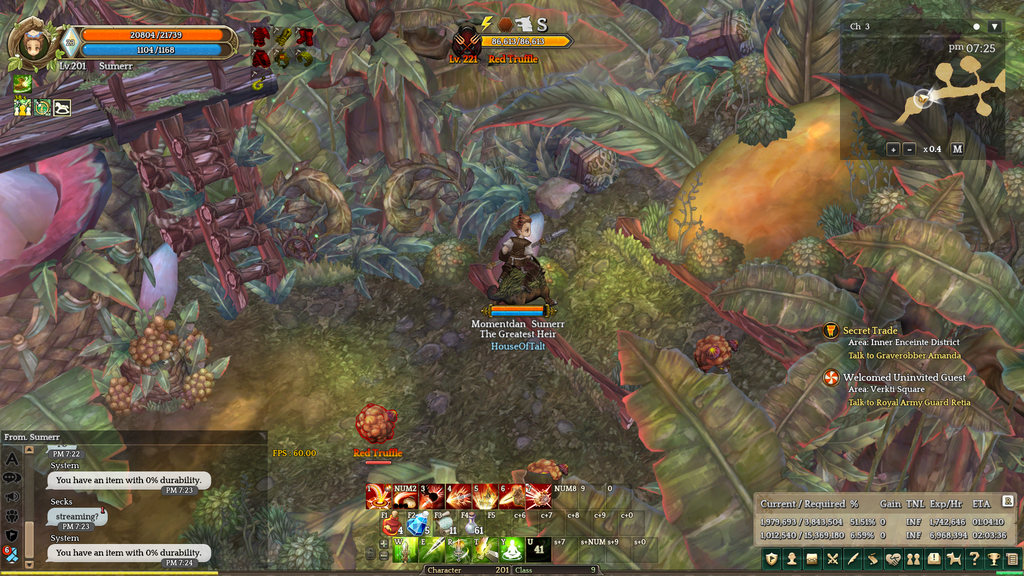Use the blue crystal in F2 slot
The width and height of the screenshot is (1024, 576).
click(418, 525)
